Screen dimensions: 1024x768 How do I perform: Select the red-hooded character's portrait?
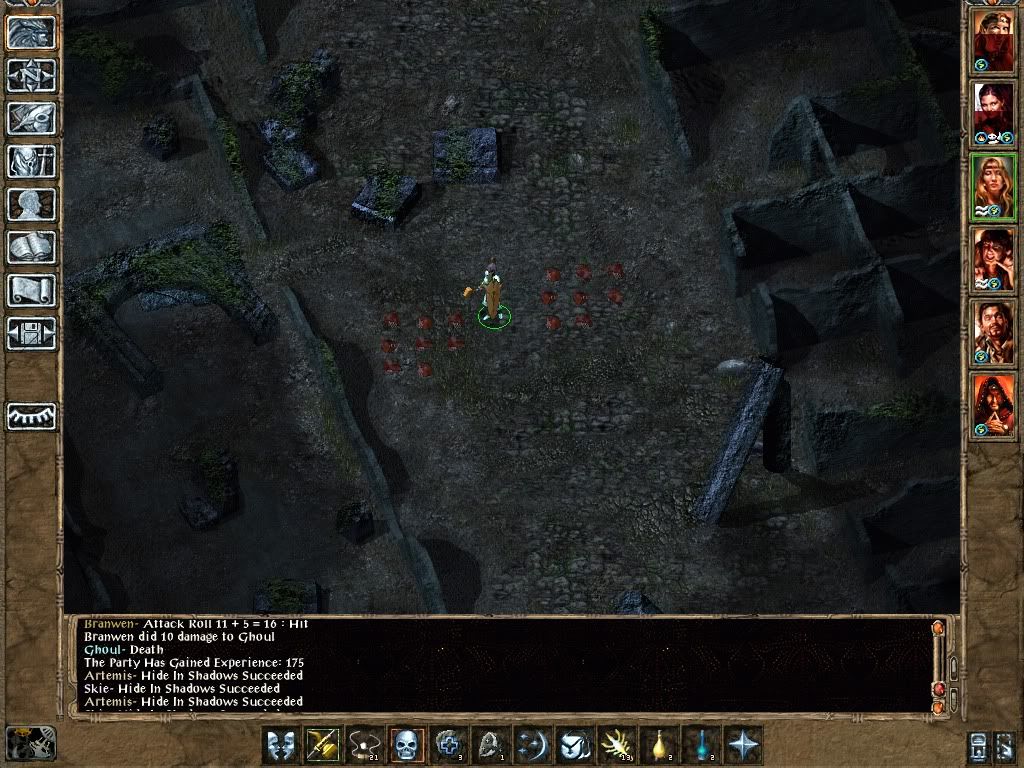(x=993, y=405)
